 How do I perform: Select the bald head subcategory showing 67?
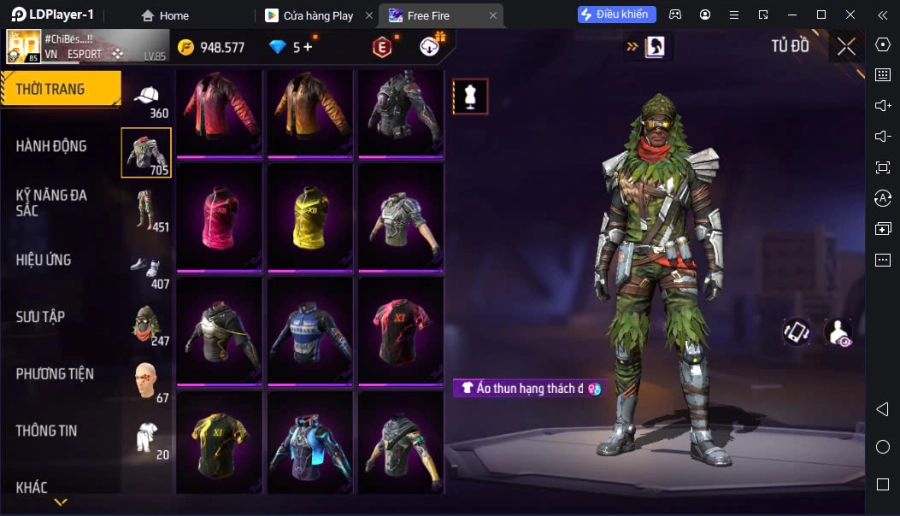[x=147, y=380]
